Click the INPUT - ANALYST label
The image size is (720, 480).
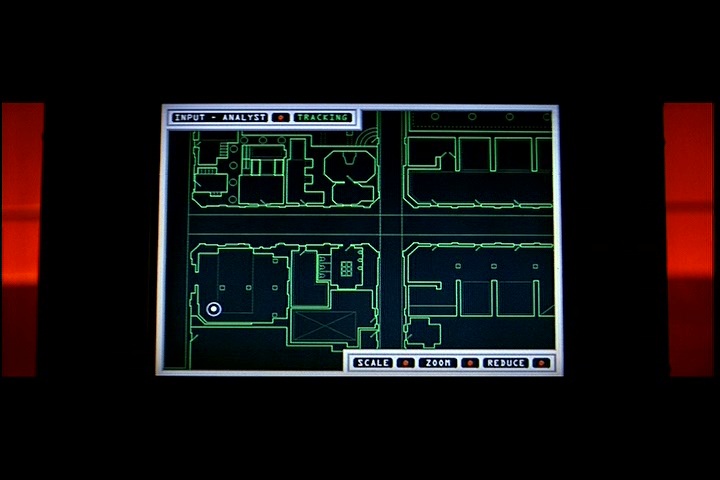(220, 117)
